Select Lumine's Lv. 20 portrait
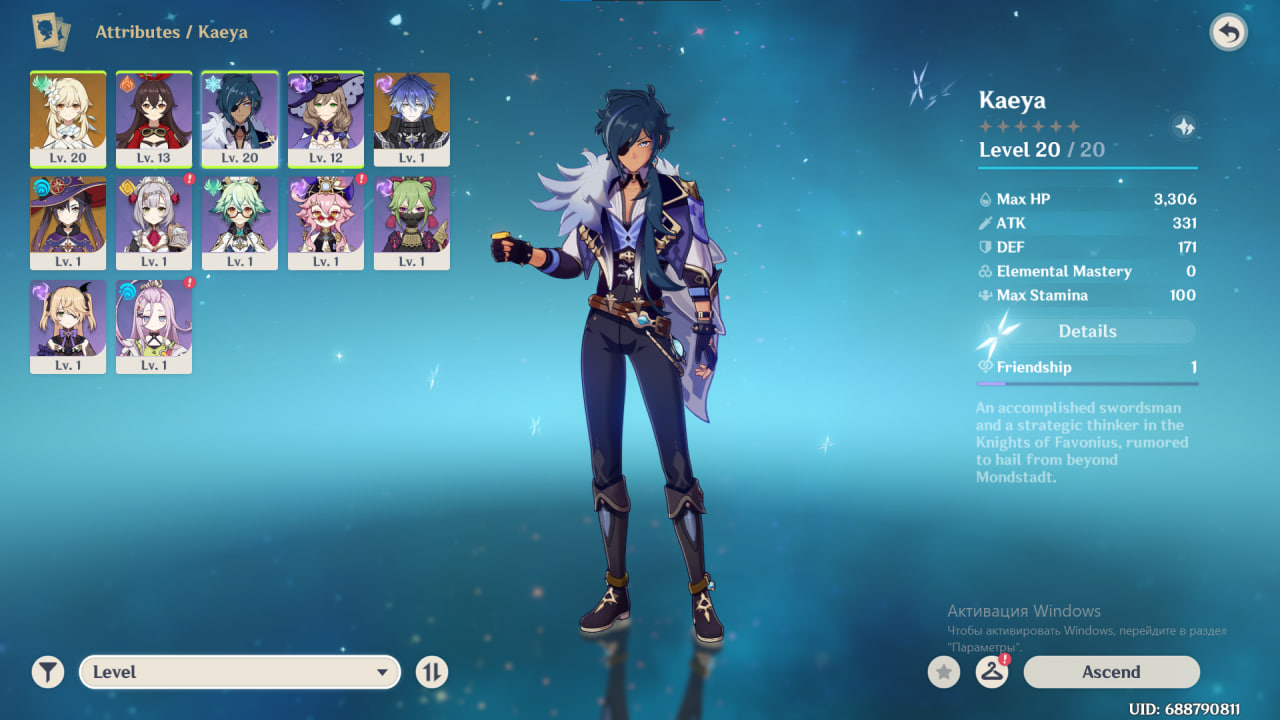Viewport: 1280px width, 720px height. (x=68, y=119)
